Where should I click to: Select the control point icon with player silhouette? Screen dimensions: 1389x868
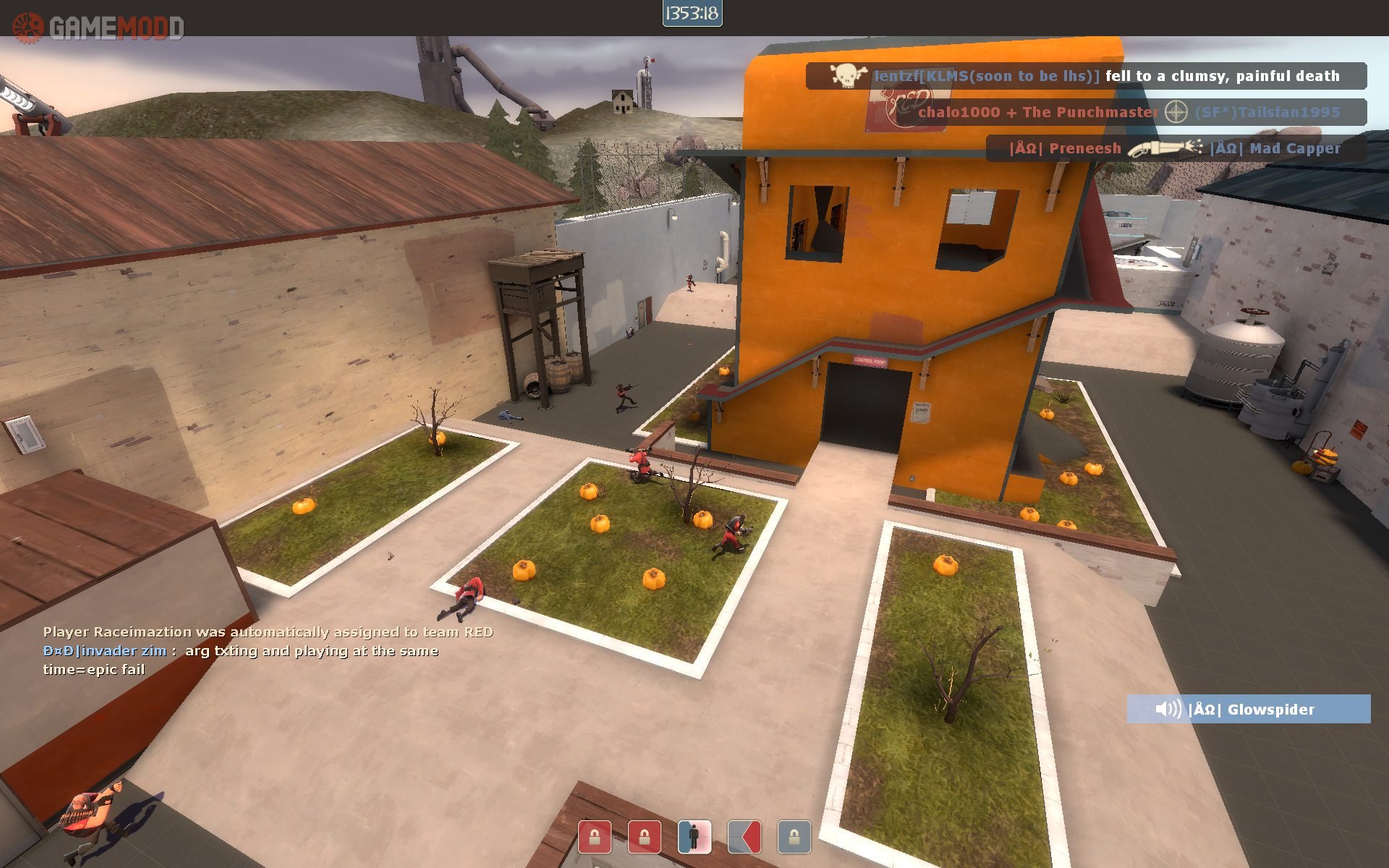tap(694, 837)
